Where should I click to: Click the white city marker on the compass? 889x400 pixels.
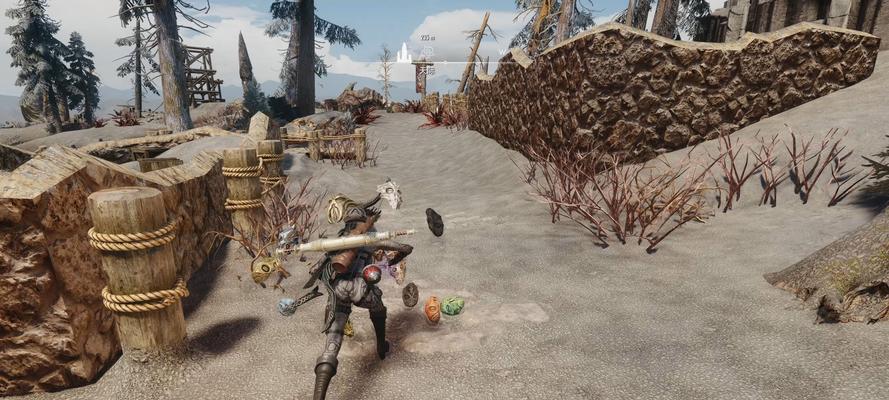tap(404, 52)
